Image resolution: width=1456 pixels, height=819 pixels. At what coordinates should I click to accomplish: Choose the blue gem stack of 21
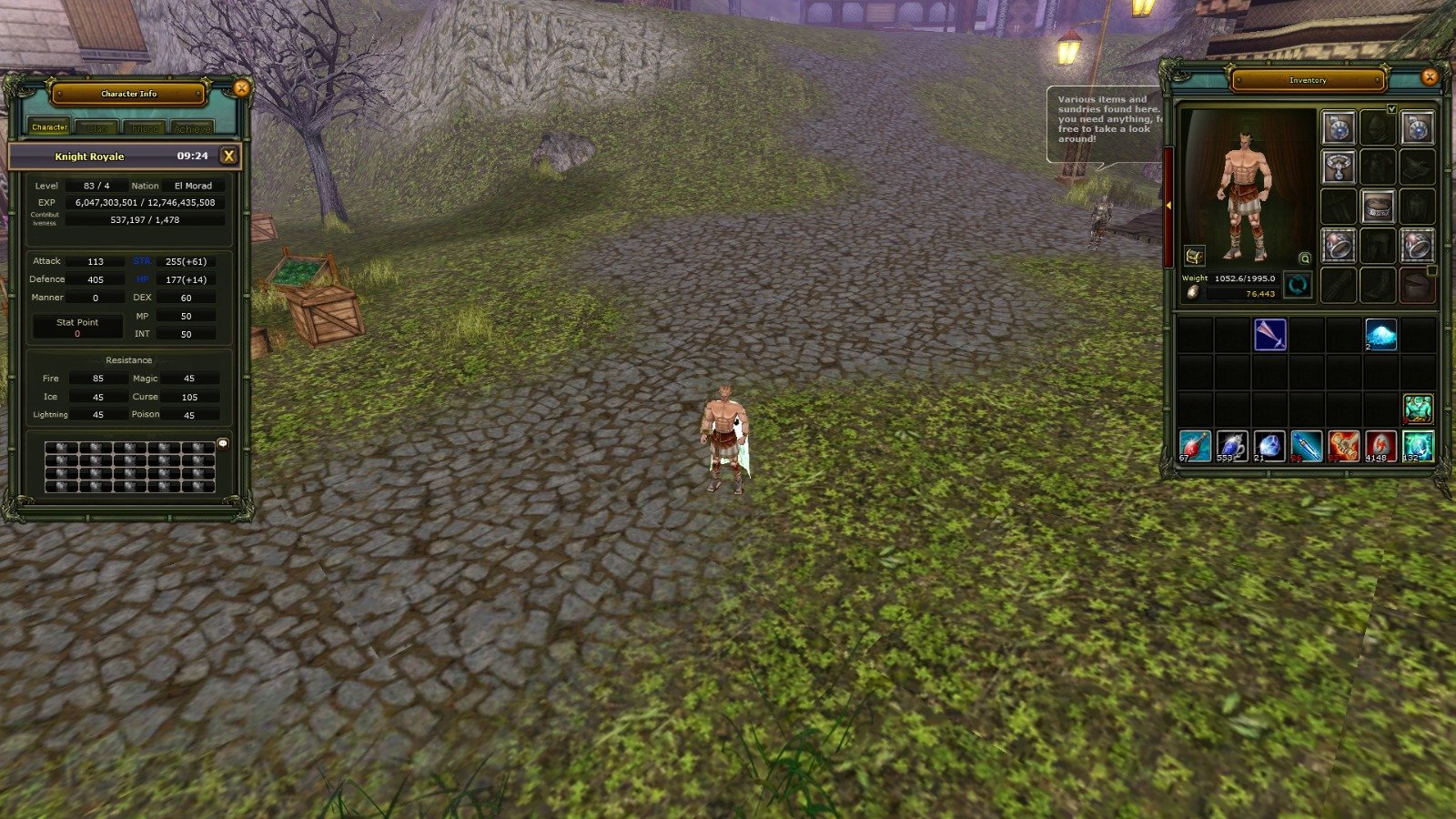coord(1269,446)
